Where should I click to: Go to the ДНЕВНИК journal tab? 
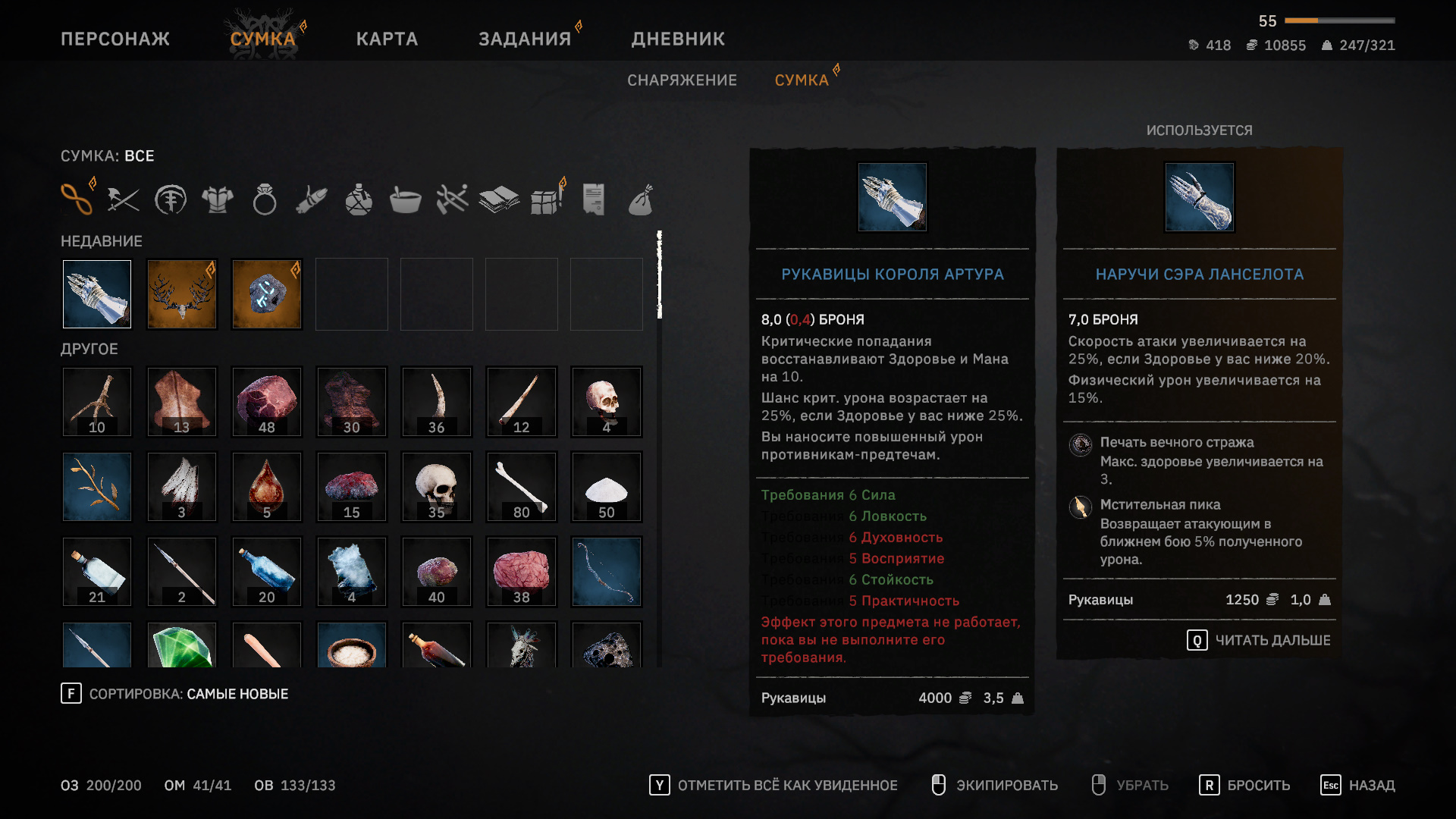[x=678, y=39]
